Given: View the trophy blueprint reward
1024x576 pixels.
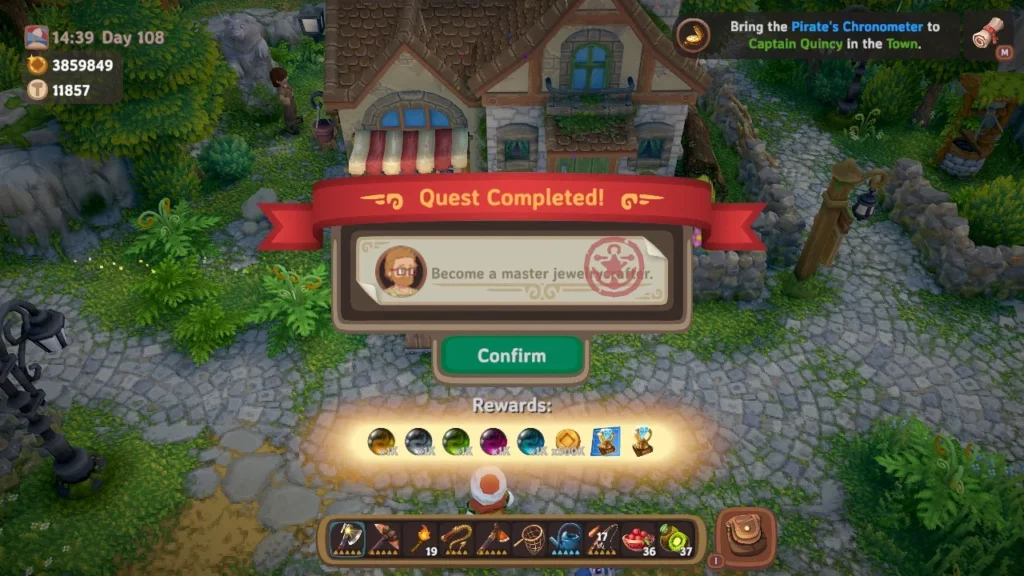Looking at the screenshot, I should [x=605, y=441].
